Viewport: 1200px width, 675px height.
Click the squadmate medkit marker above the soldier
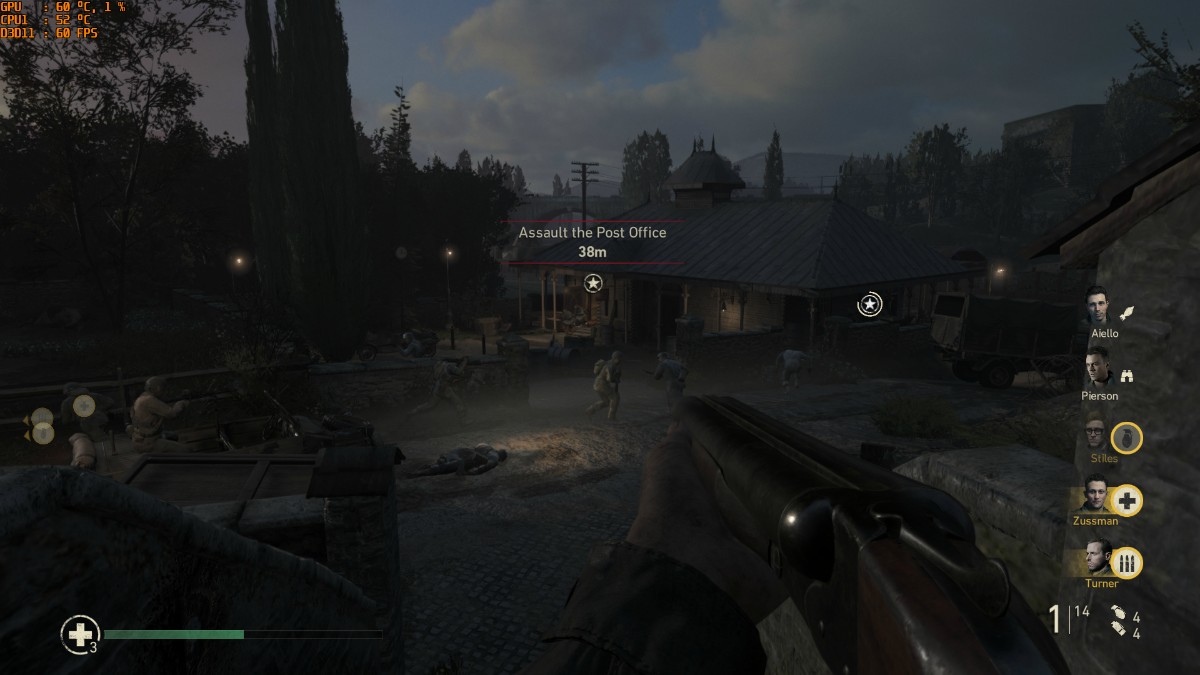click(85, 406)
